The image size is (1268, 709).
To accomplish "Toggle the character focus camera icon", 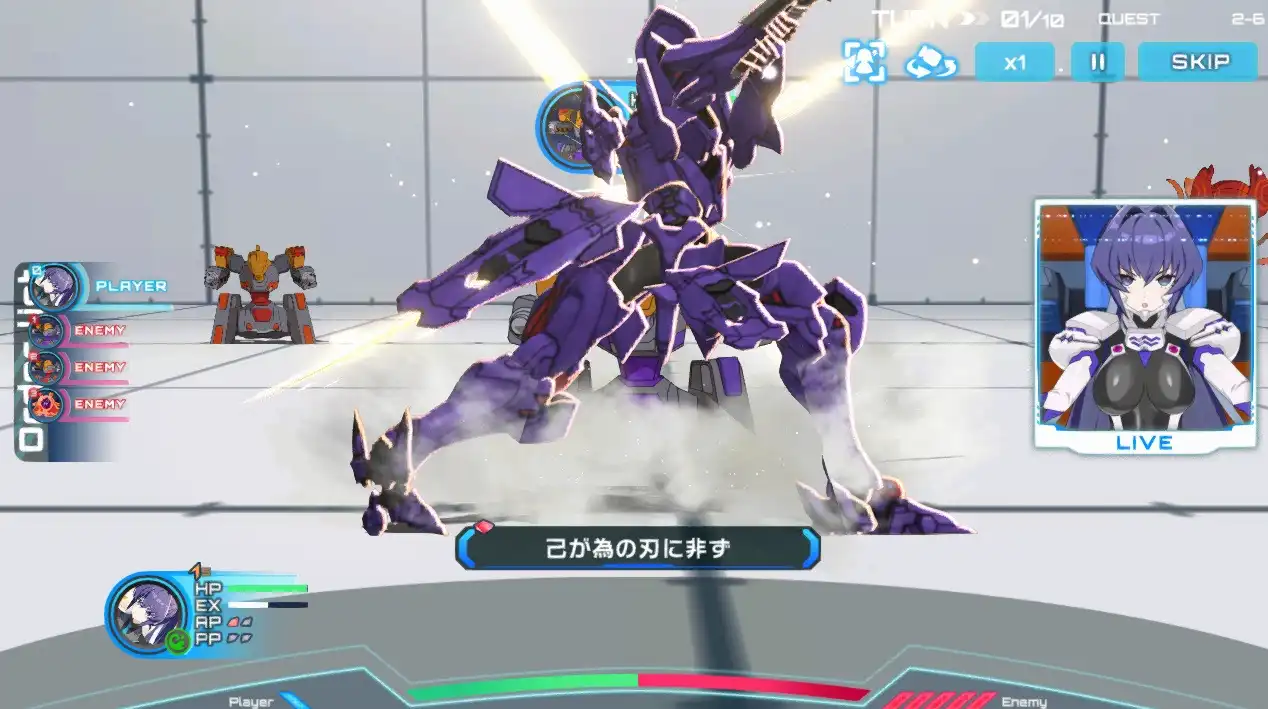I will coord(863,62).
